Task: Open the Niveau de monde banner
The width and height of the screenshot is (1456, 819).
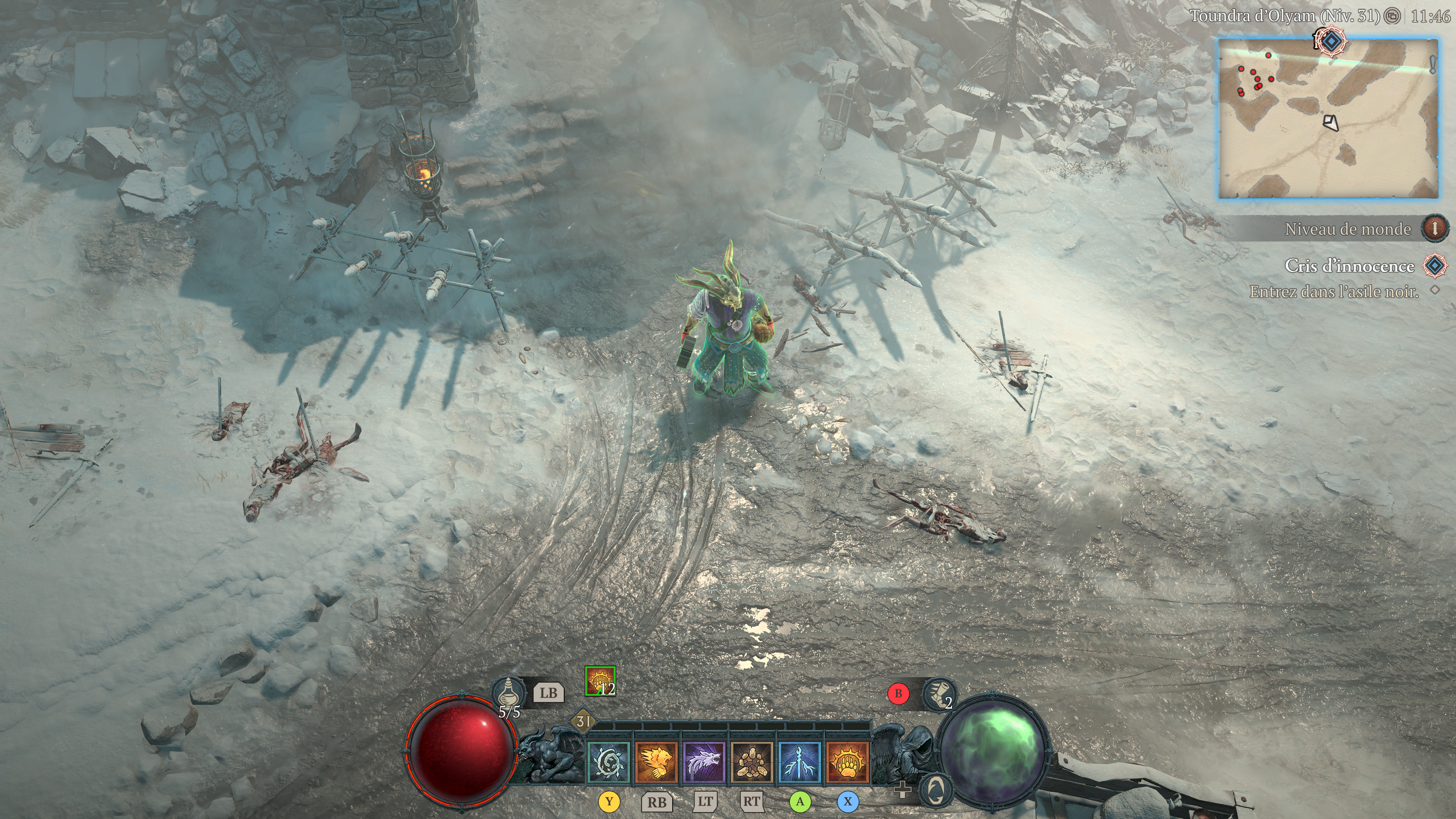Action: click(1348, 229)
